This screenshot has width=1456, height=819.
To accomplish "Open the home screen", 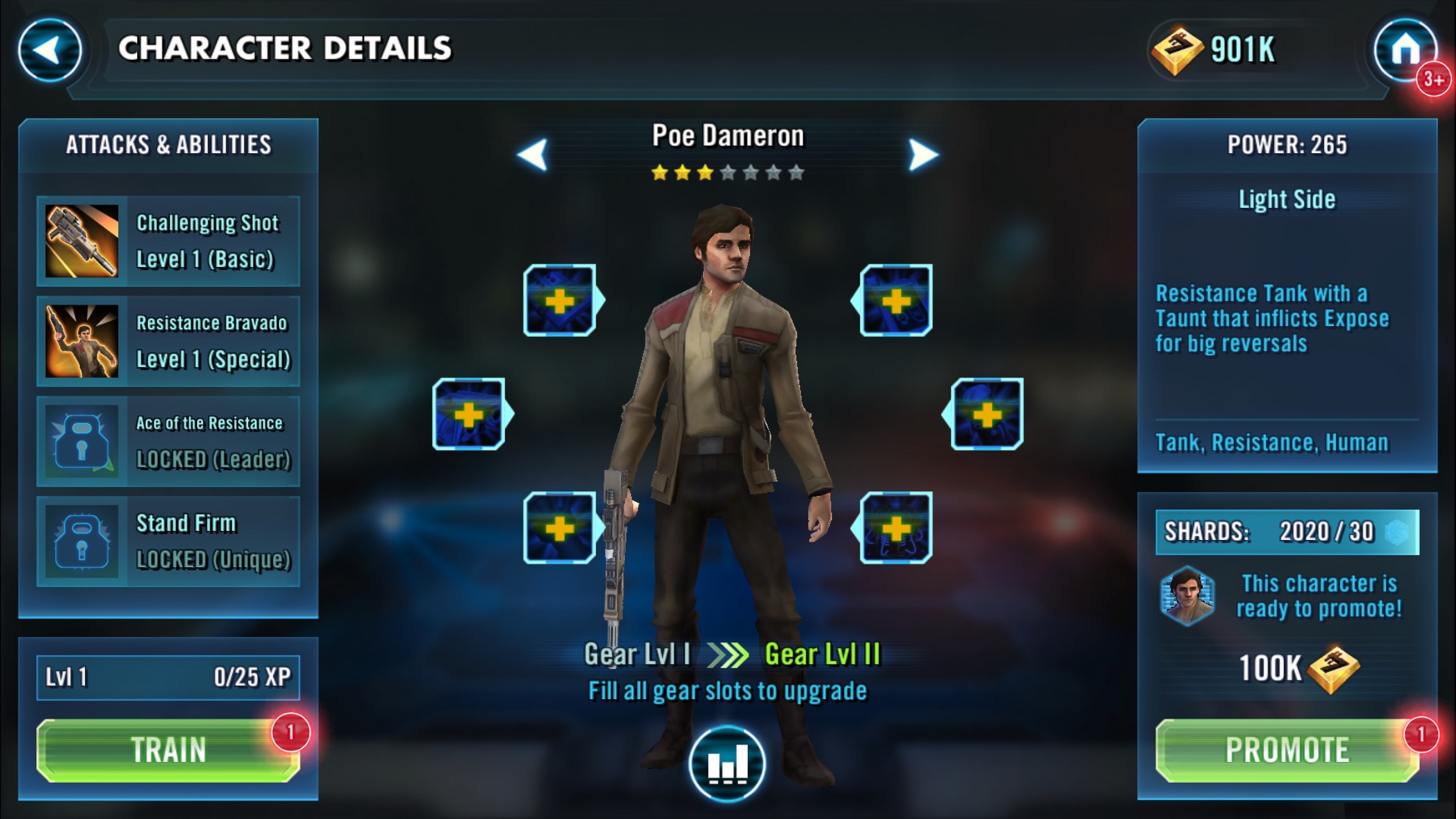I will pyautogui.click(x=1405, y=50).
